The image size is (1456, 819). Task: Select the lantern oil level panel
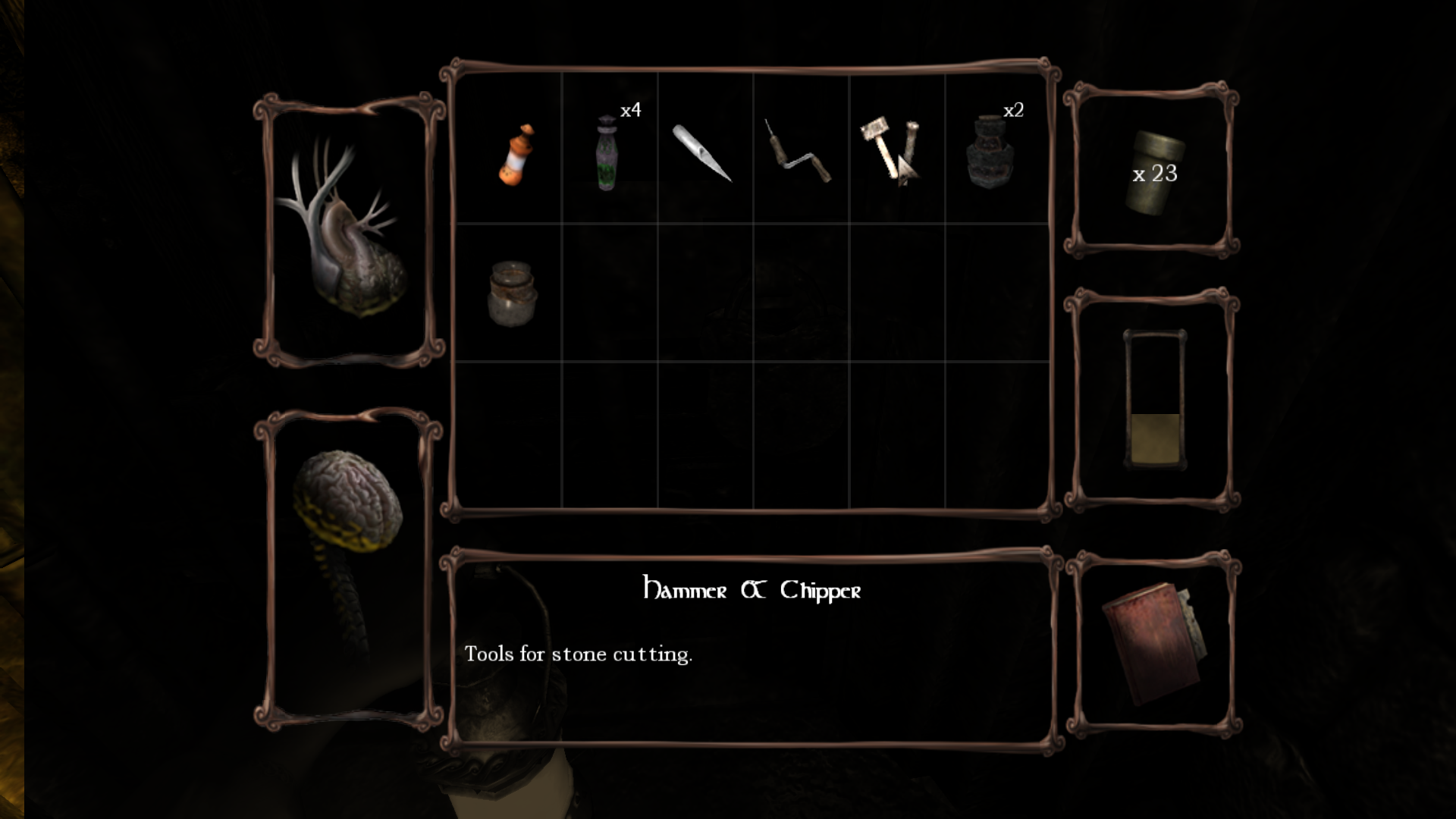point(1153,399)
